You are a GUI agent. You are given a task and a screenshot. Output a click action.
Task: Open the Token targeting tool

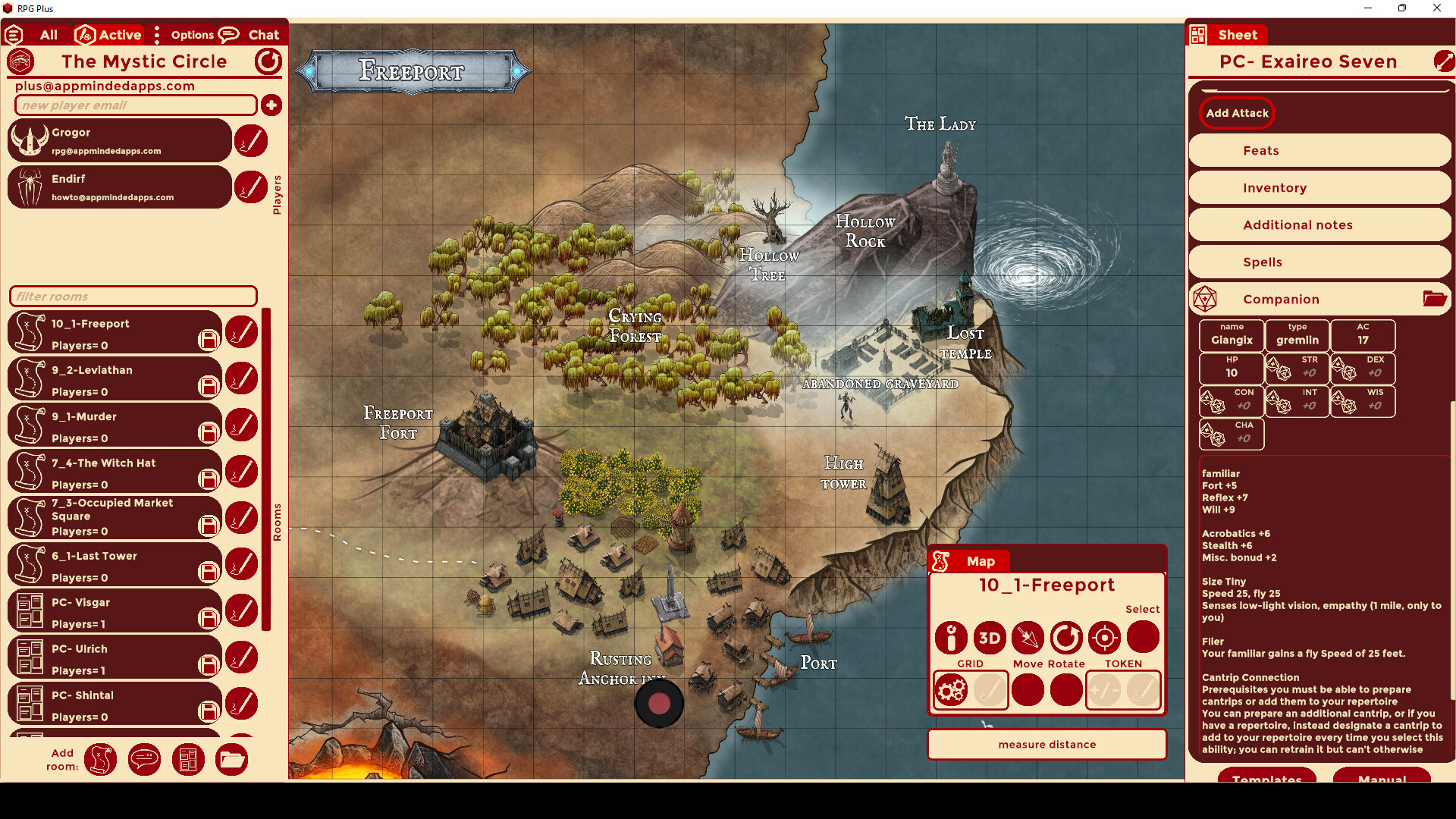pyautogui.click(x=1104, y=638)
